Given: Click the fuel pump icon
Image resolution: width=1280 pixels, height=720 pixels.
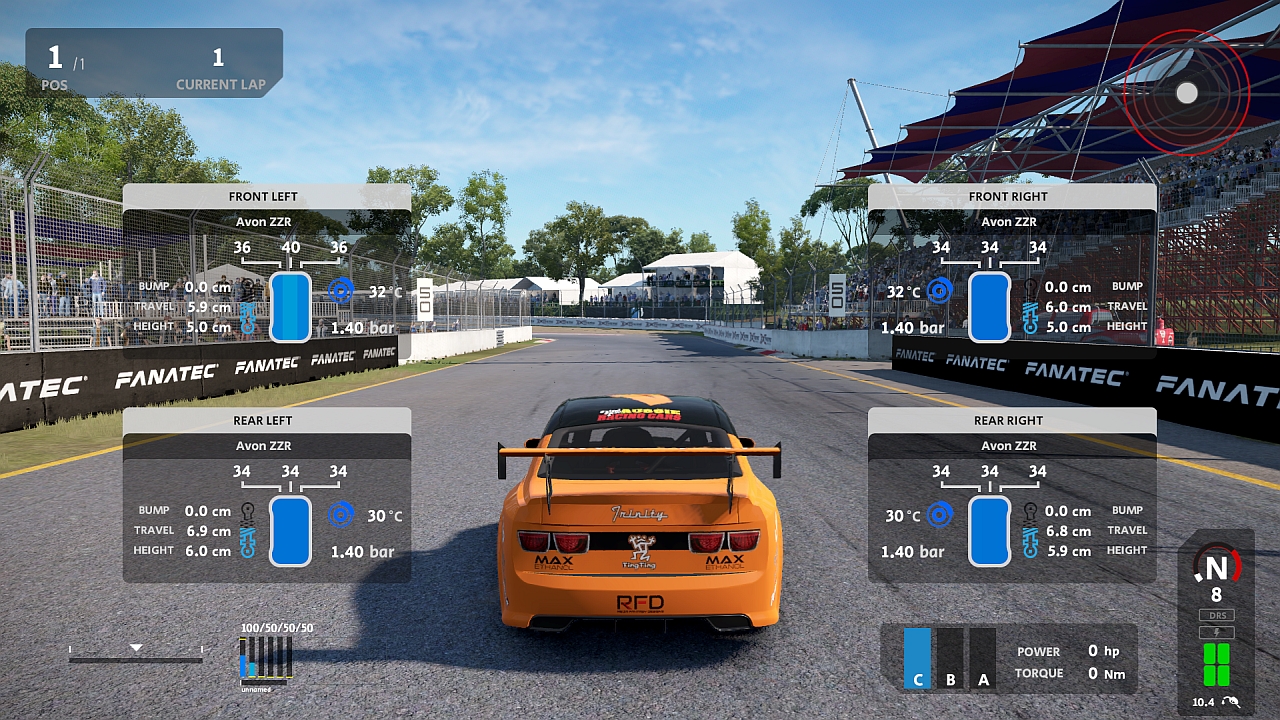Looking at the screenshot, I should click(x=1230, y=702).
